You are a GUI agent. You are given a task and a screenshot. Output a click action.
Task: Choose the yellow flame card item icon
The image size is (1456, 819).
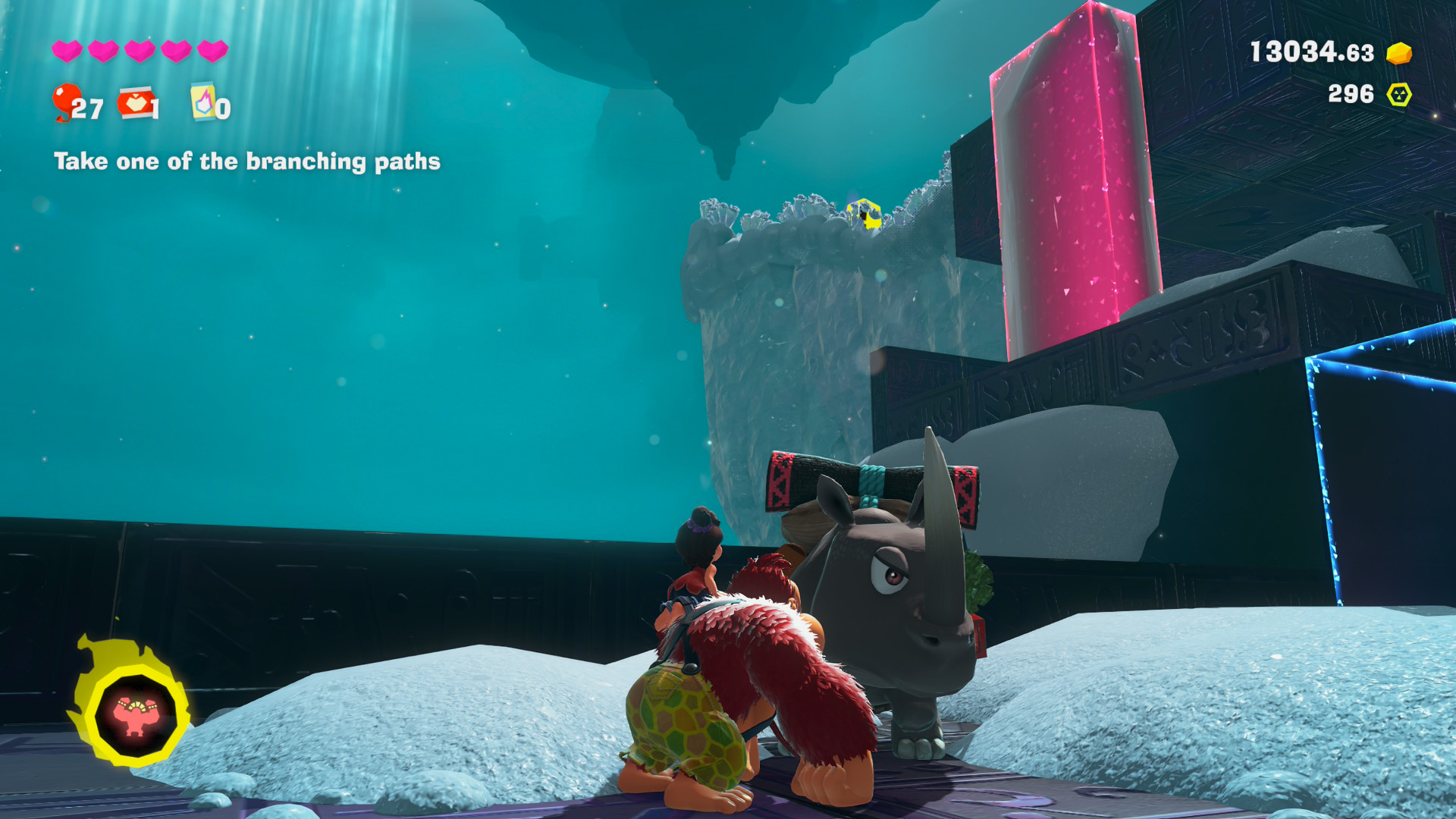[x=202, y=102]
